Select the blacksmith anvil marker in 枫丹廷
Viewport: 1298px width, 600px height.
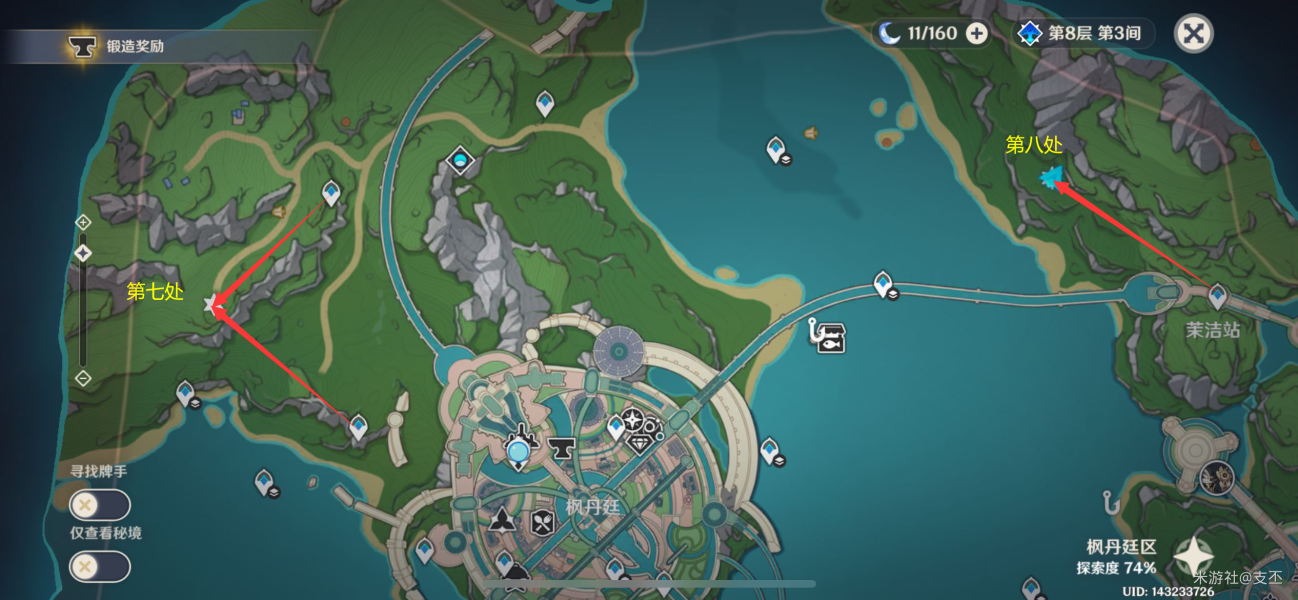pos(561,449)
